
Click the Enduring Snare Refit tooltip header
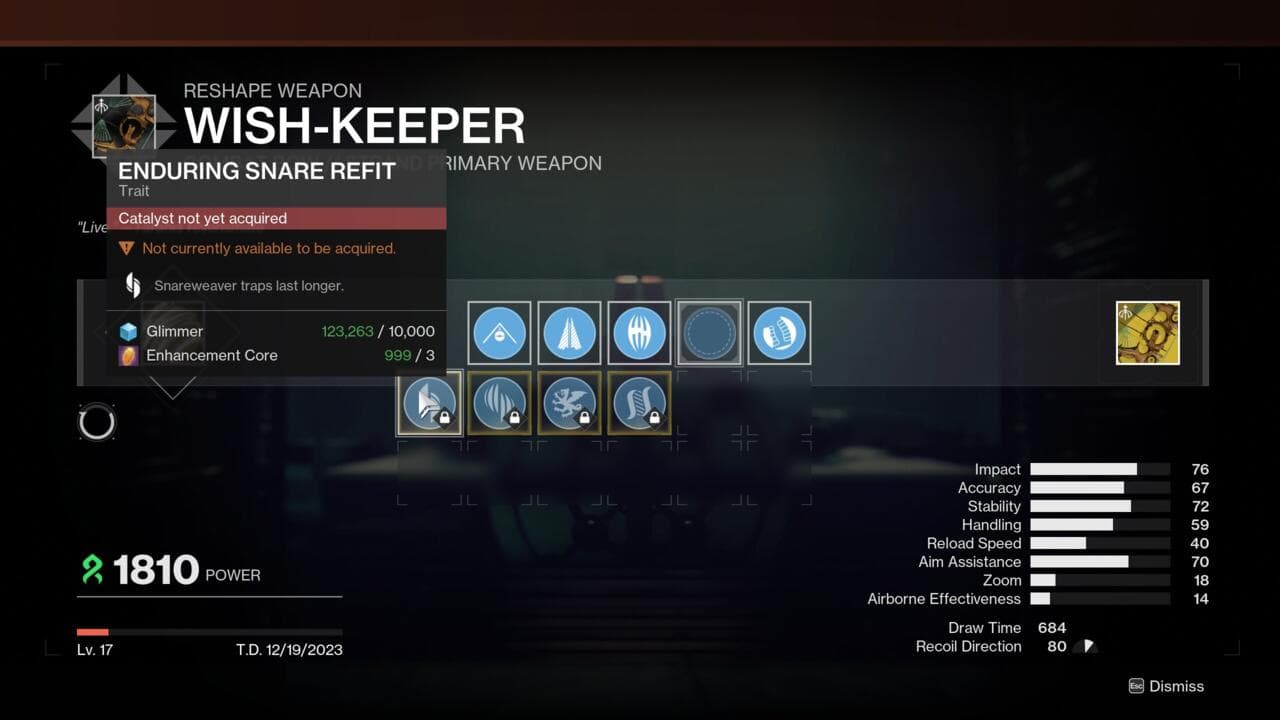click(x=255, y=171)
